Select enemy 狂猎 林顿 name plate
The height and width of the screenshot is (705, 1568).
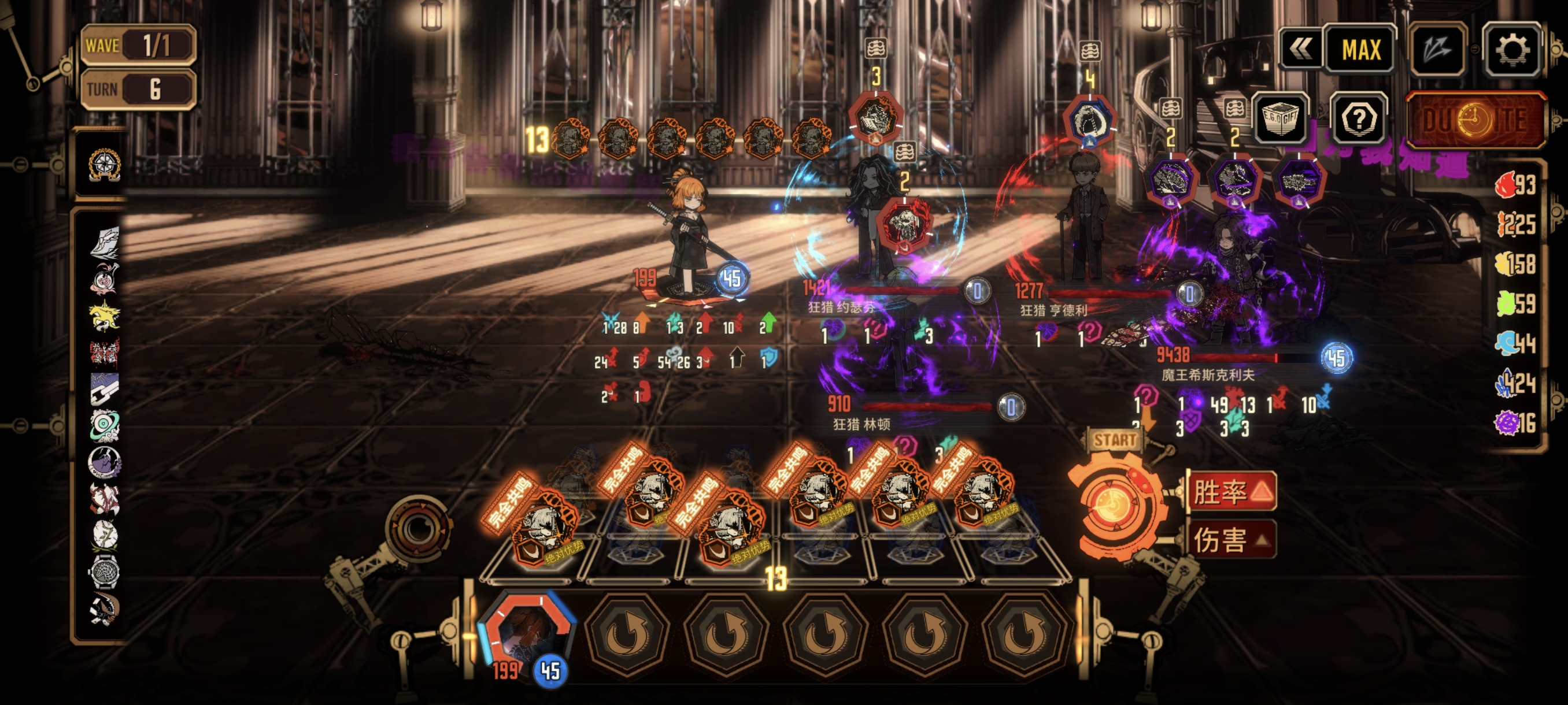[861, 425]
